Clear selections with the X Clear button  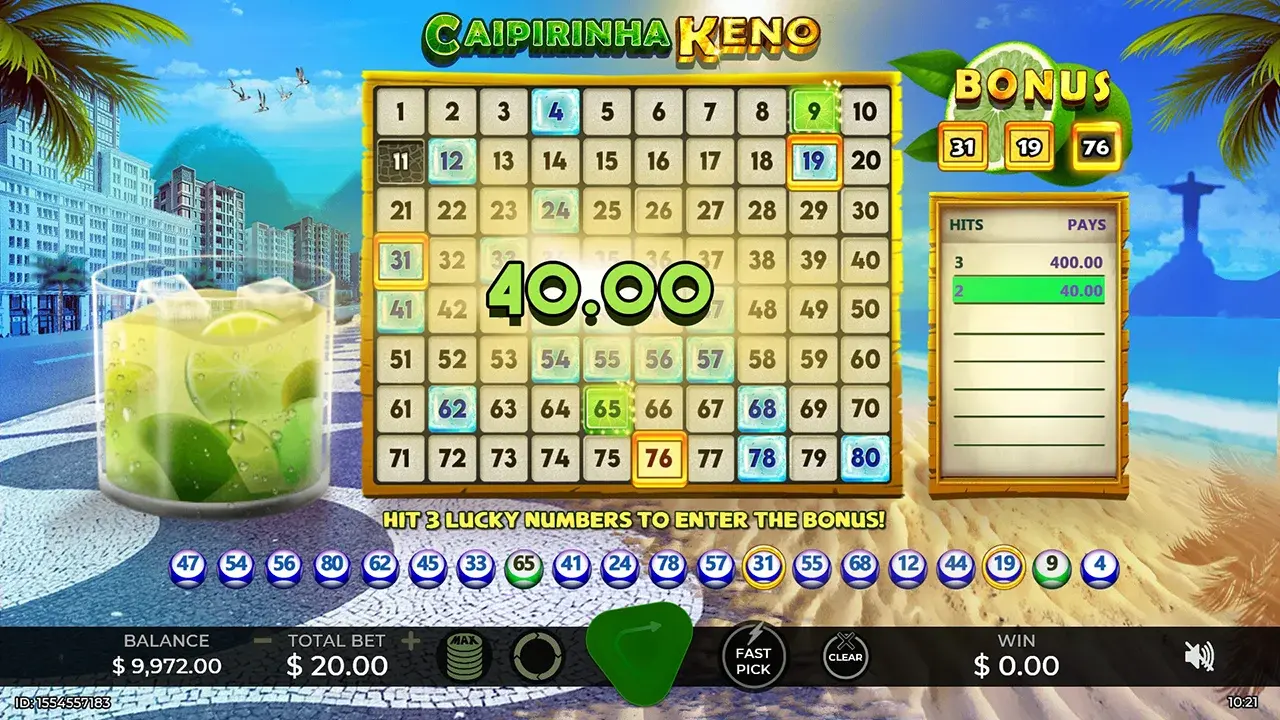coord(845,657)
